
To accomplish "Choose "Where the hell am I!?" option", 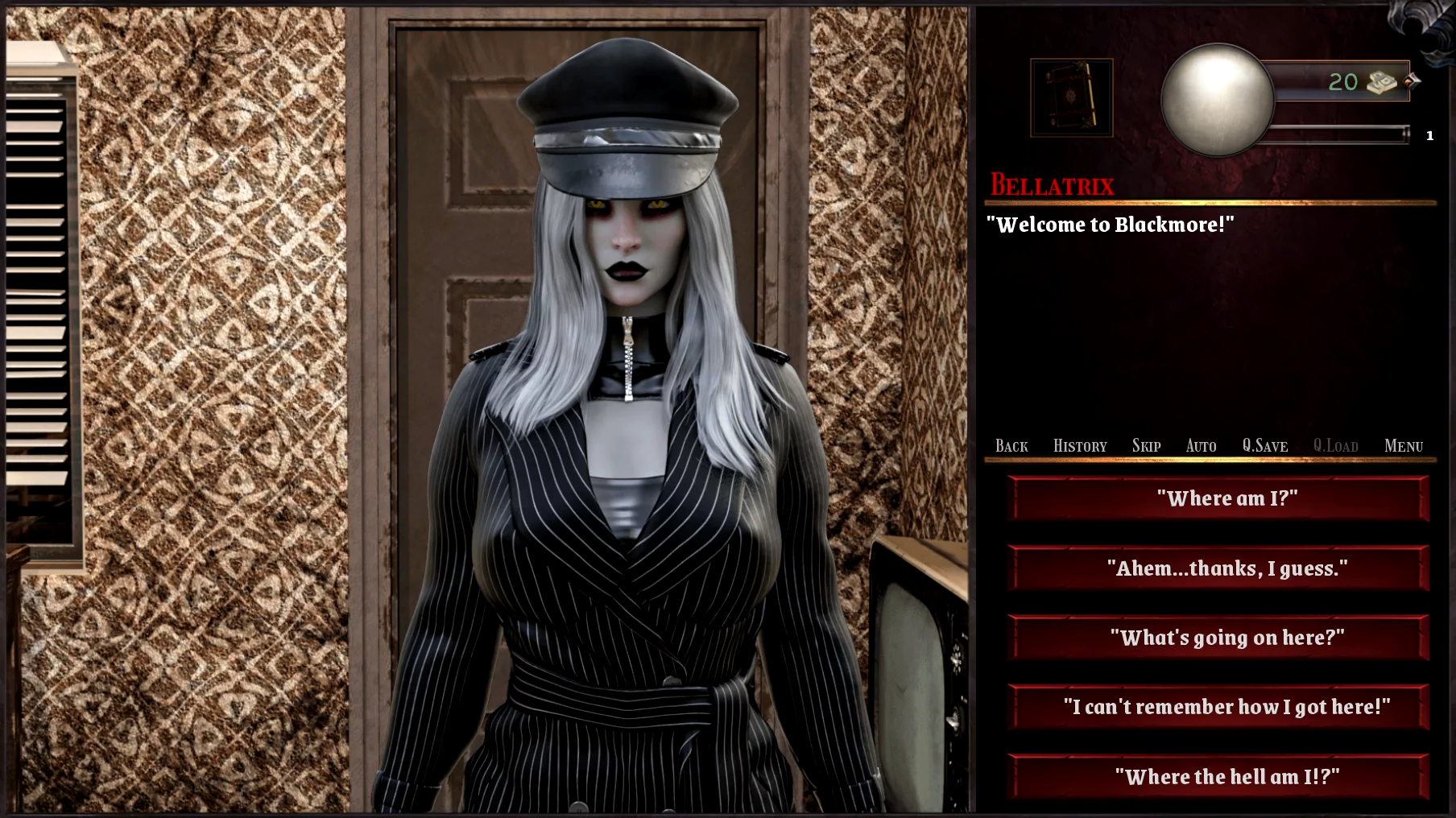I will click(x=1218, y=777).
